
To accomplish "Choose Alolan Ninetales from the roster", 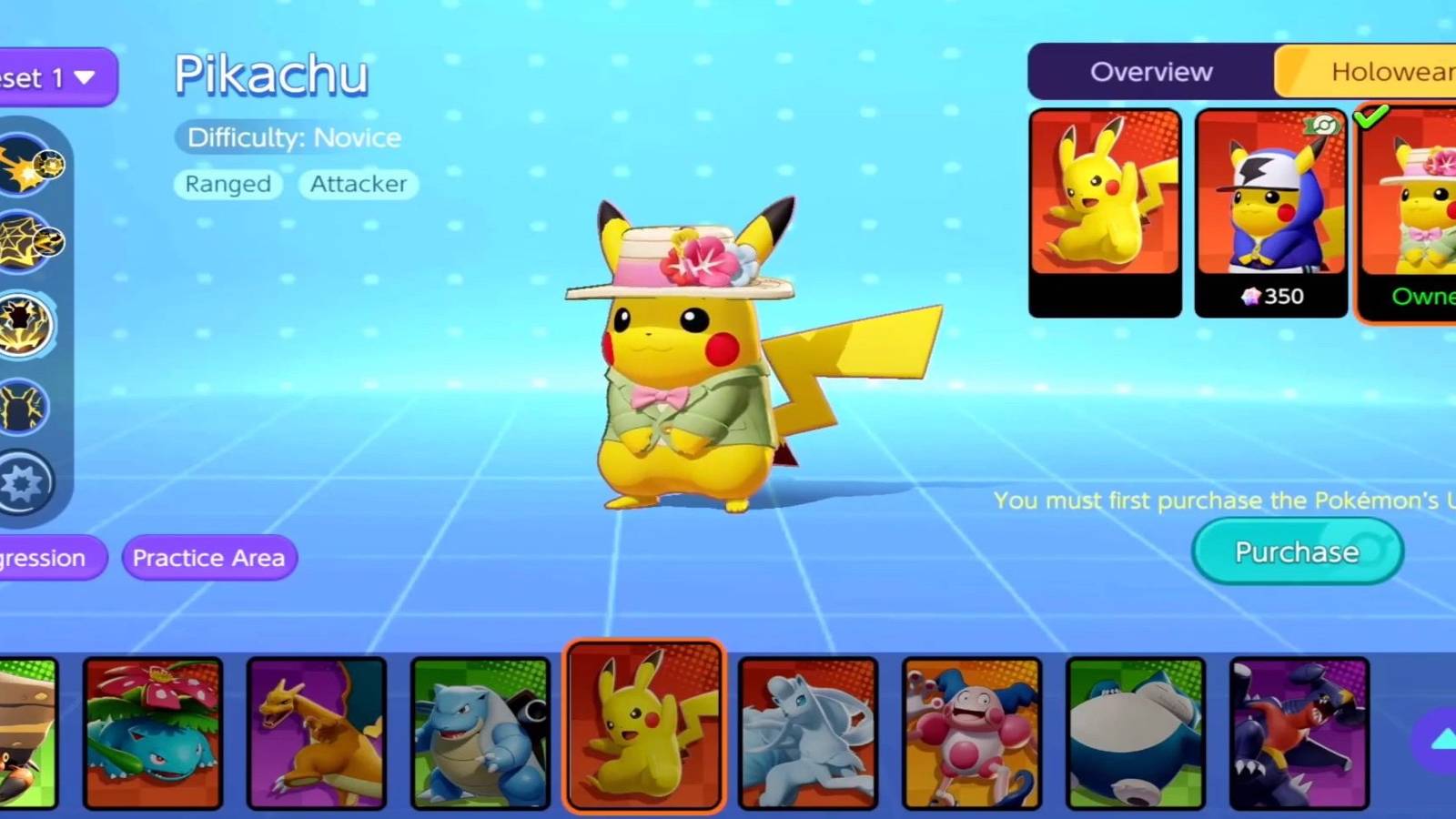I will tap(808, 733).
